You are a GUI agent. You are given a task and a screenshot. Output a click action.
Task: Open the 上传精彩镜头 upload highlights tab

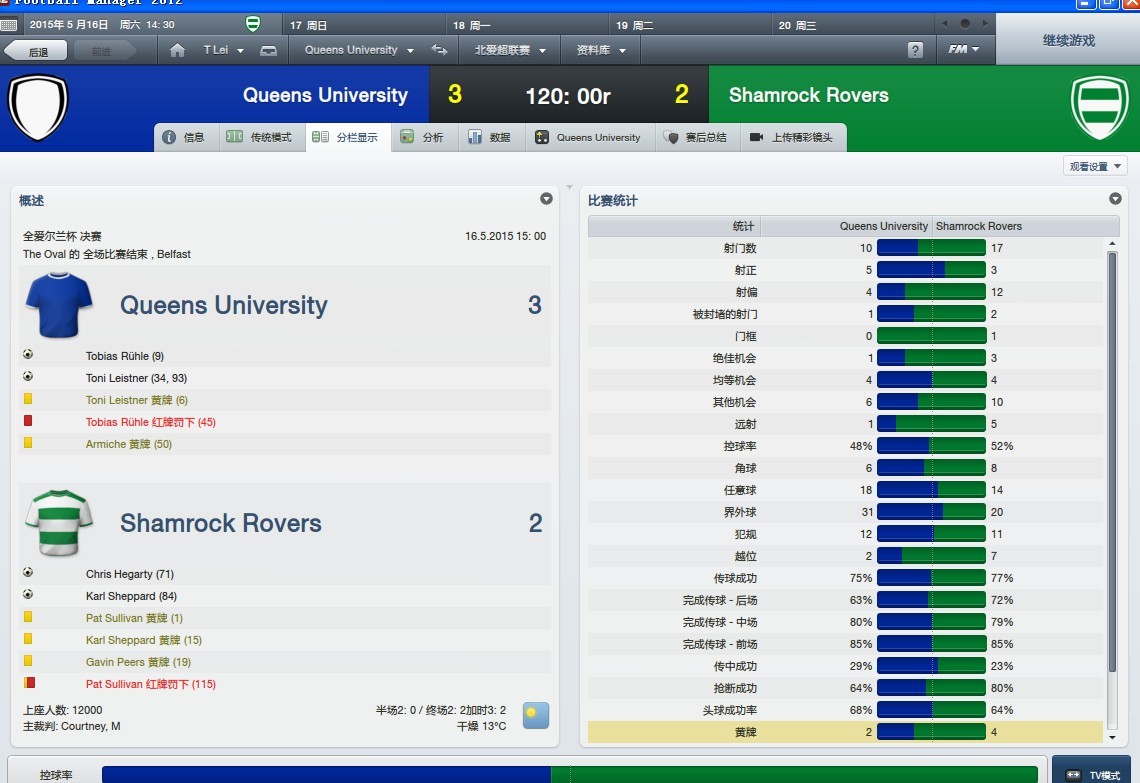[x=792, y=138]
